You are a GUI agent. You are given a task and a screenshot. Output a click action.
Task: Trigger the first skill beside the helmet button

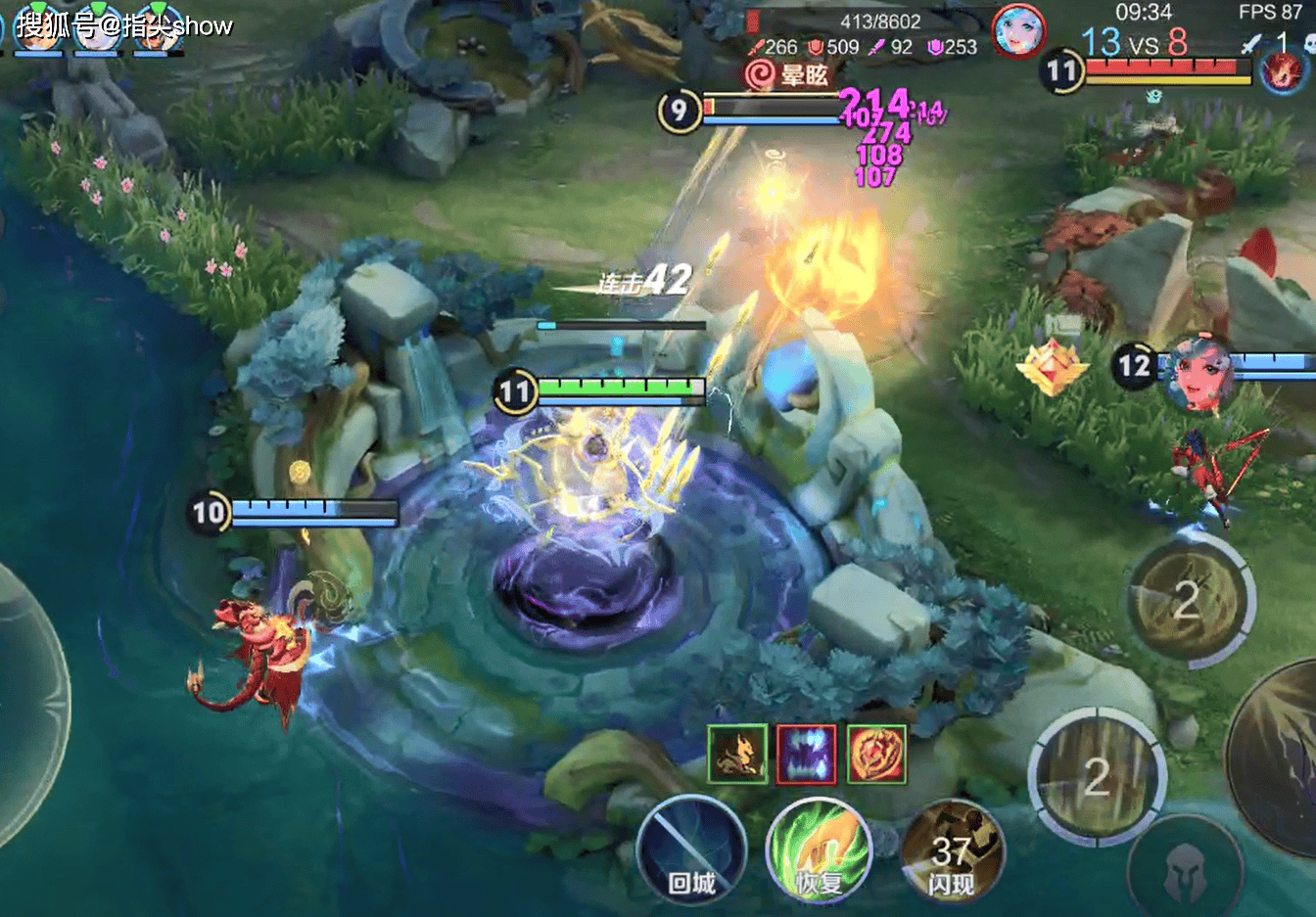(x=1097, y=778)
